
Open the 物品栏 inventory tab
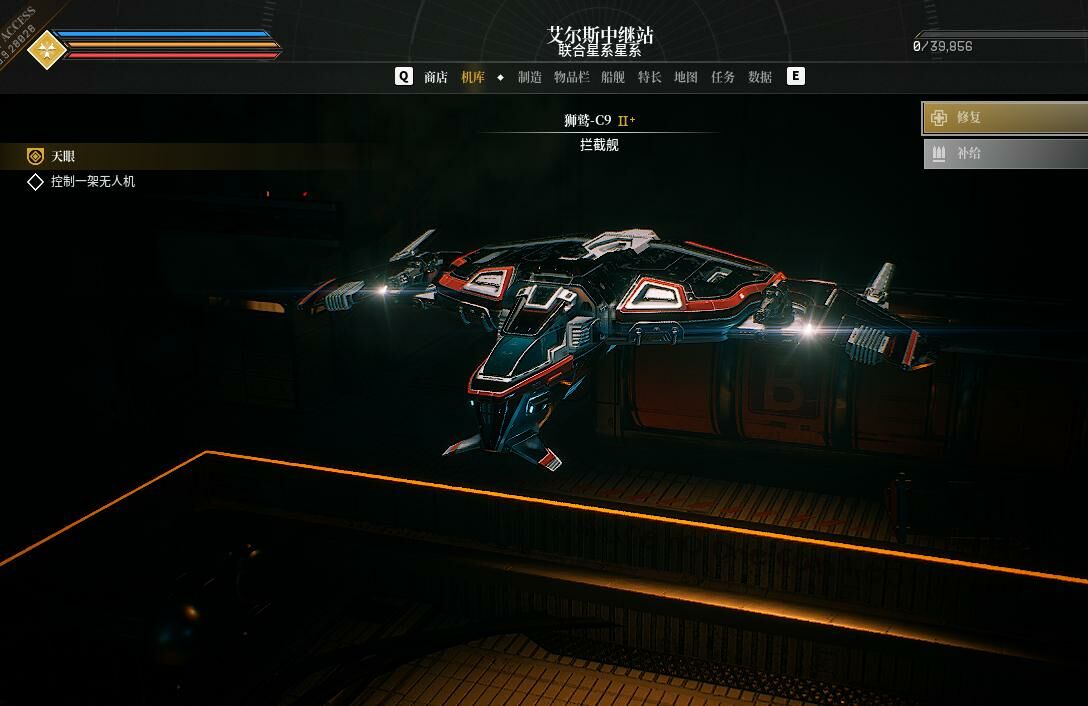click(572, 77)
